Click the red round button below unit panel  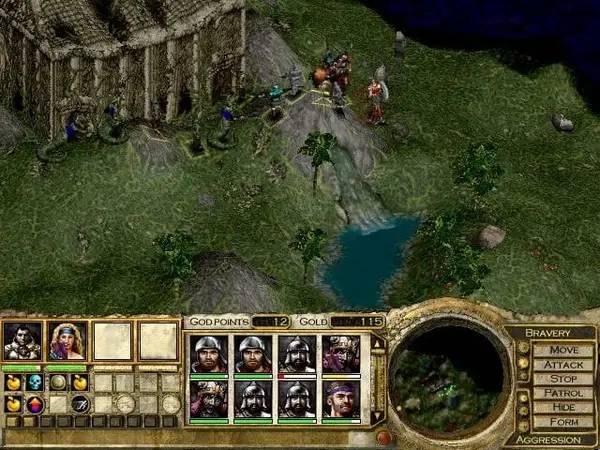point(382,436)
